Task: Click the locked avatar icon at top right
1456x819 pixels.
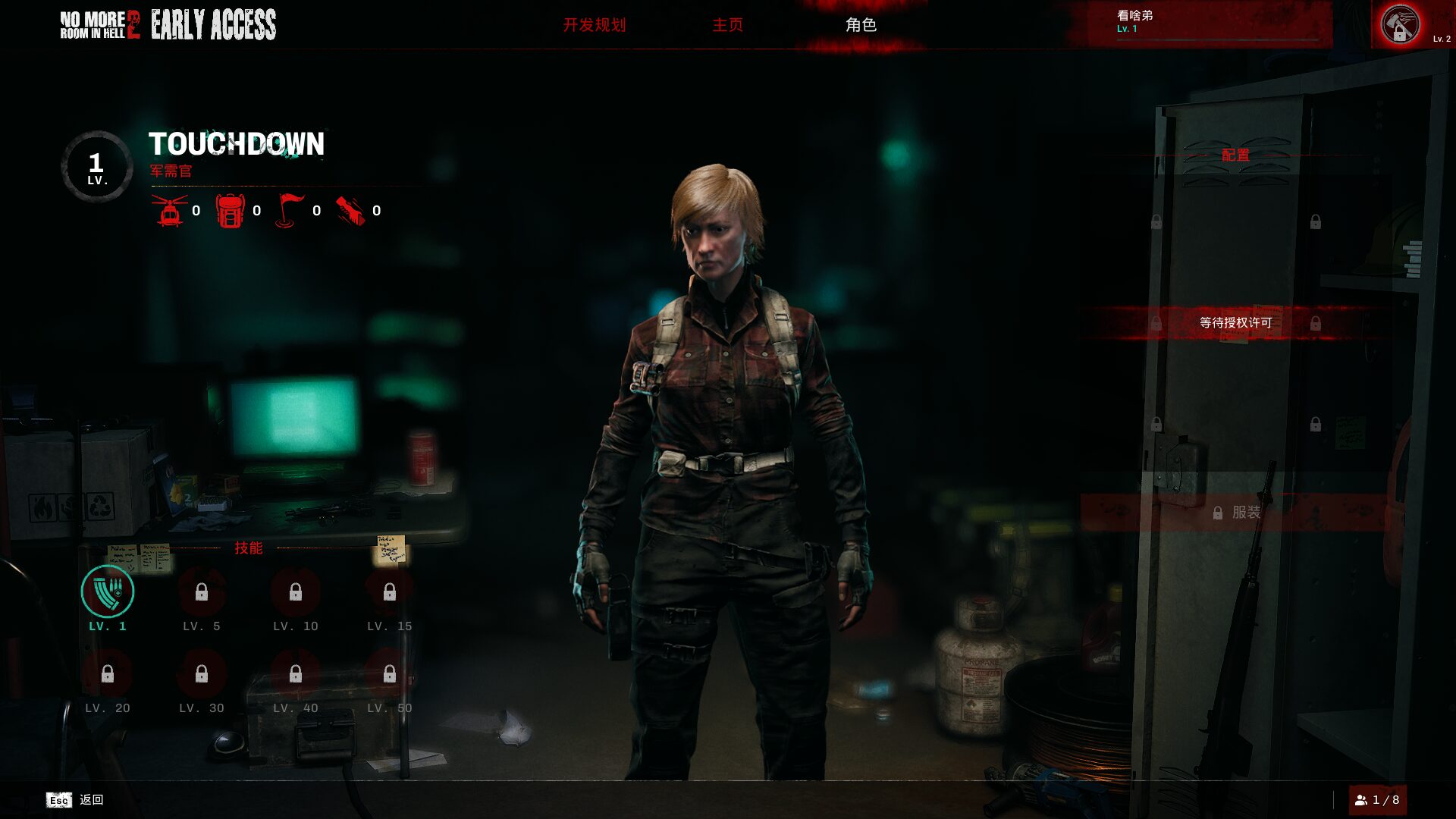Action: click(1400, 25)
